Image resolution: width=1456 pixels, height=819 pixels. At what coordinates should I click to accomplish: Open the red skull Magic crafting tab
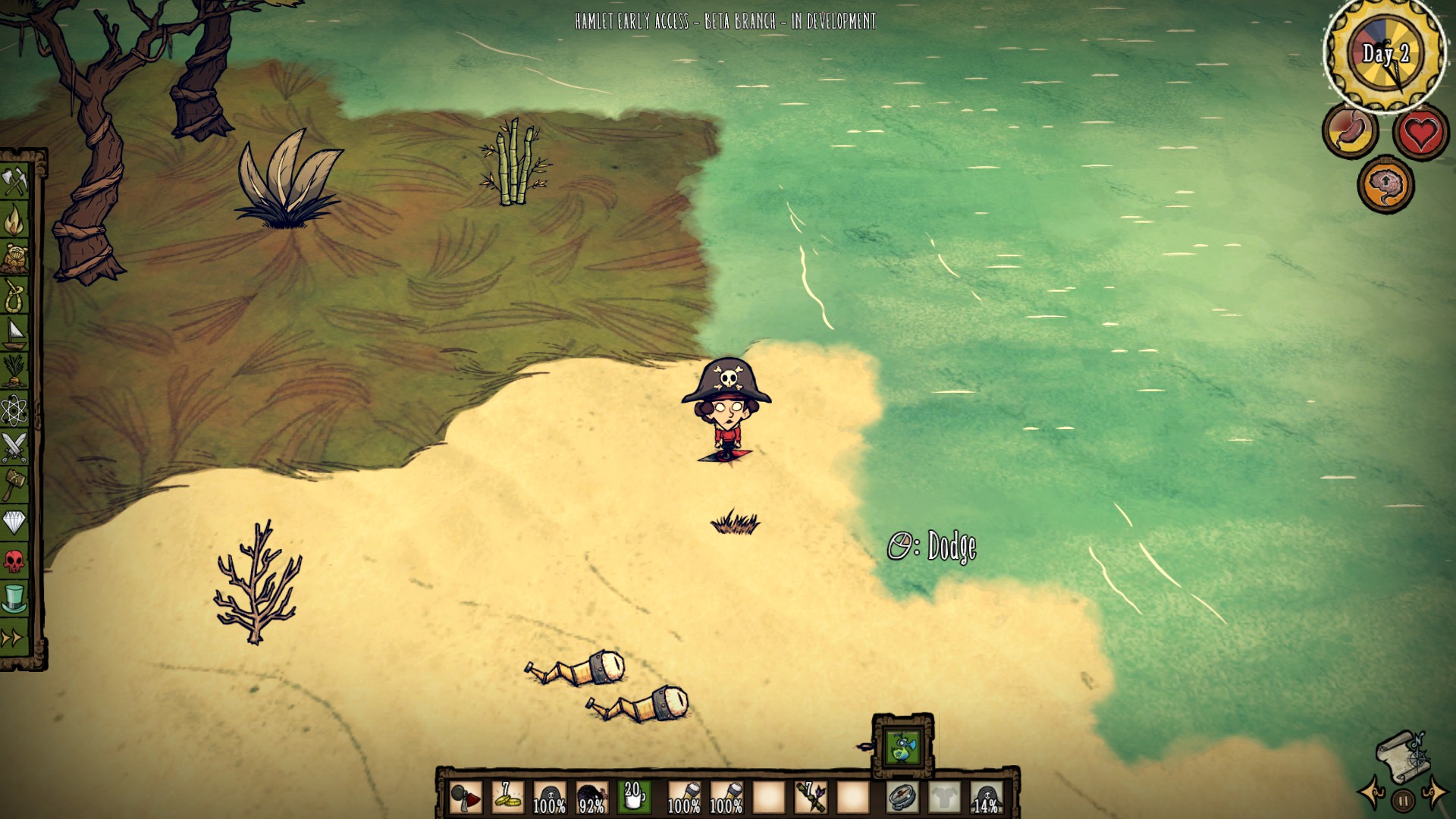[x=14, y=561]
